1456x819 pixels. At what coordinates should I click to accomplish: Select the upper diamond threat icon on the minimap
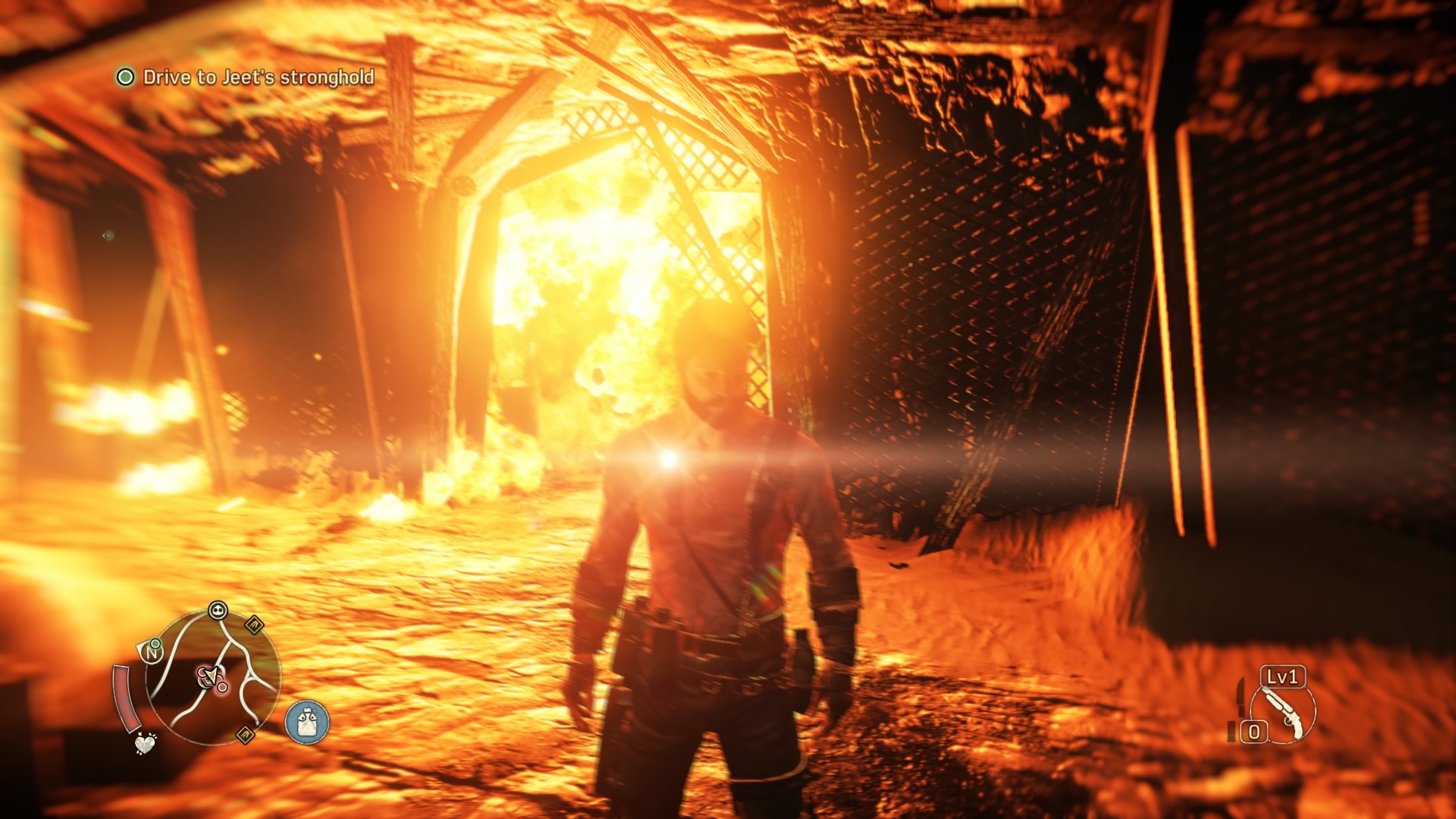[255, 626]
